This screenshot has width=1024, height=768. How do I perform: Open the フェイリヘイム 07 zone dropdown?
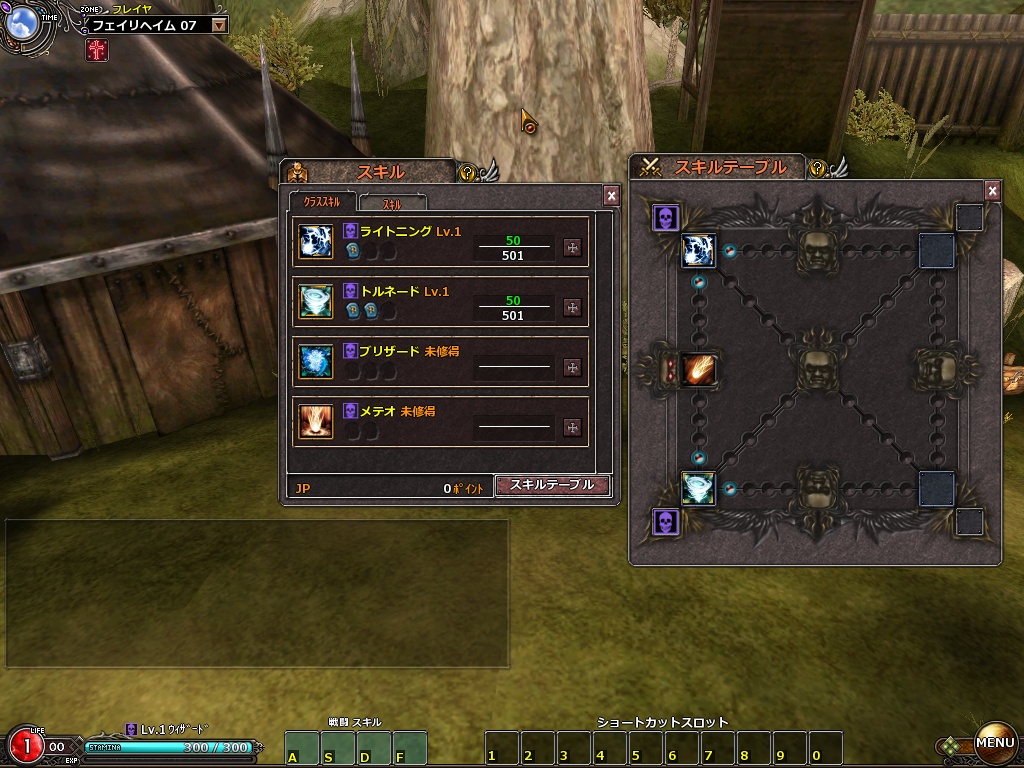point(220,25)
